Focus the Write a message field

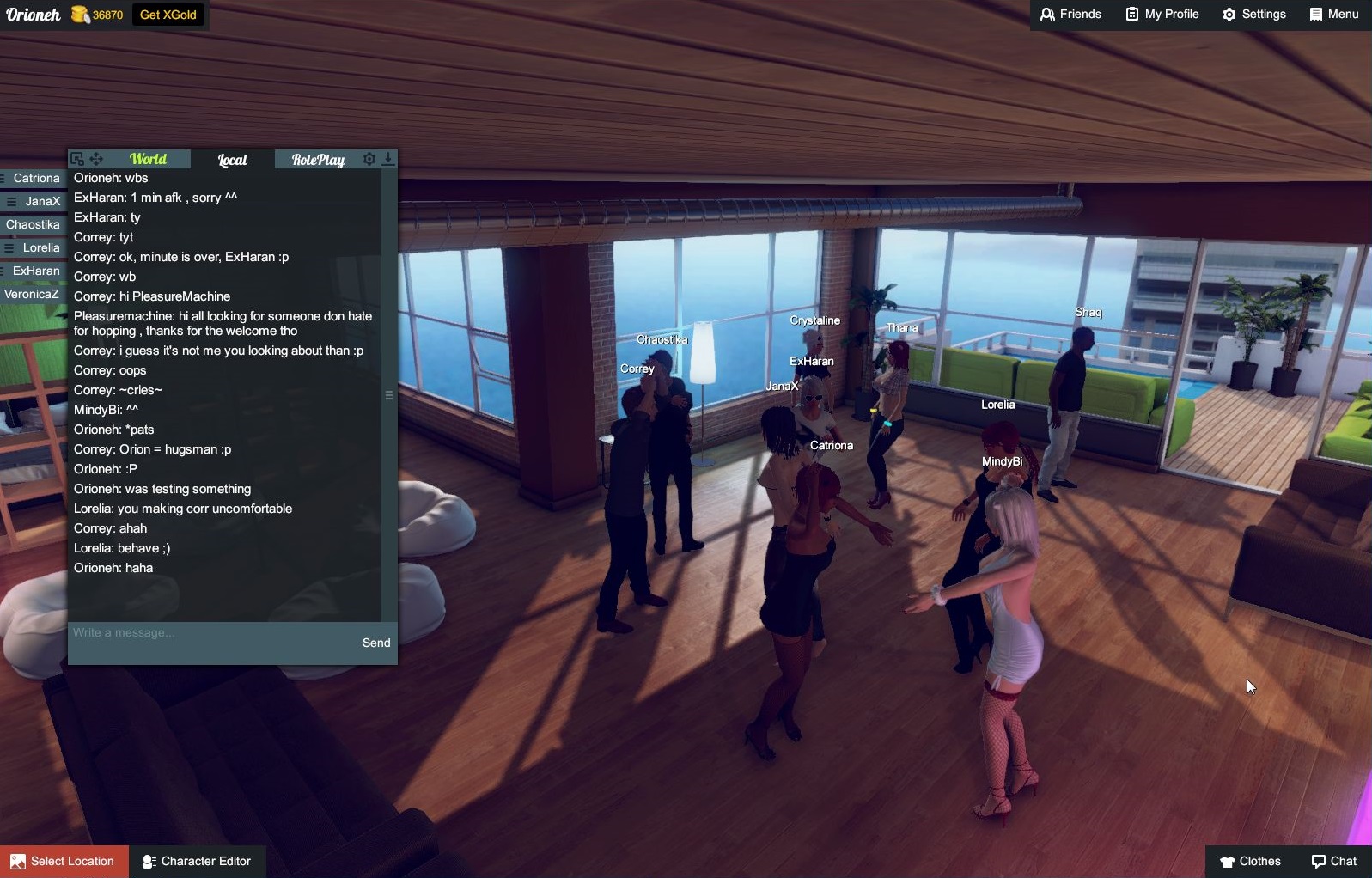[210, 633]
